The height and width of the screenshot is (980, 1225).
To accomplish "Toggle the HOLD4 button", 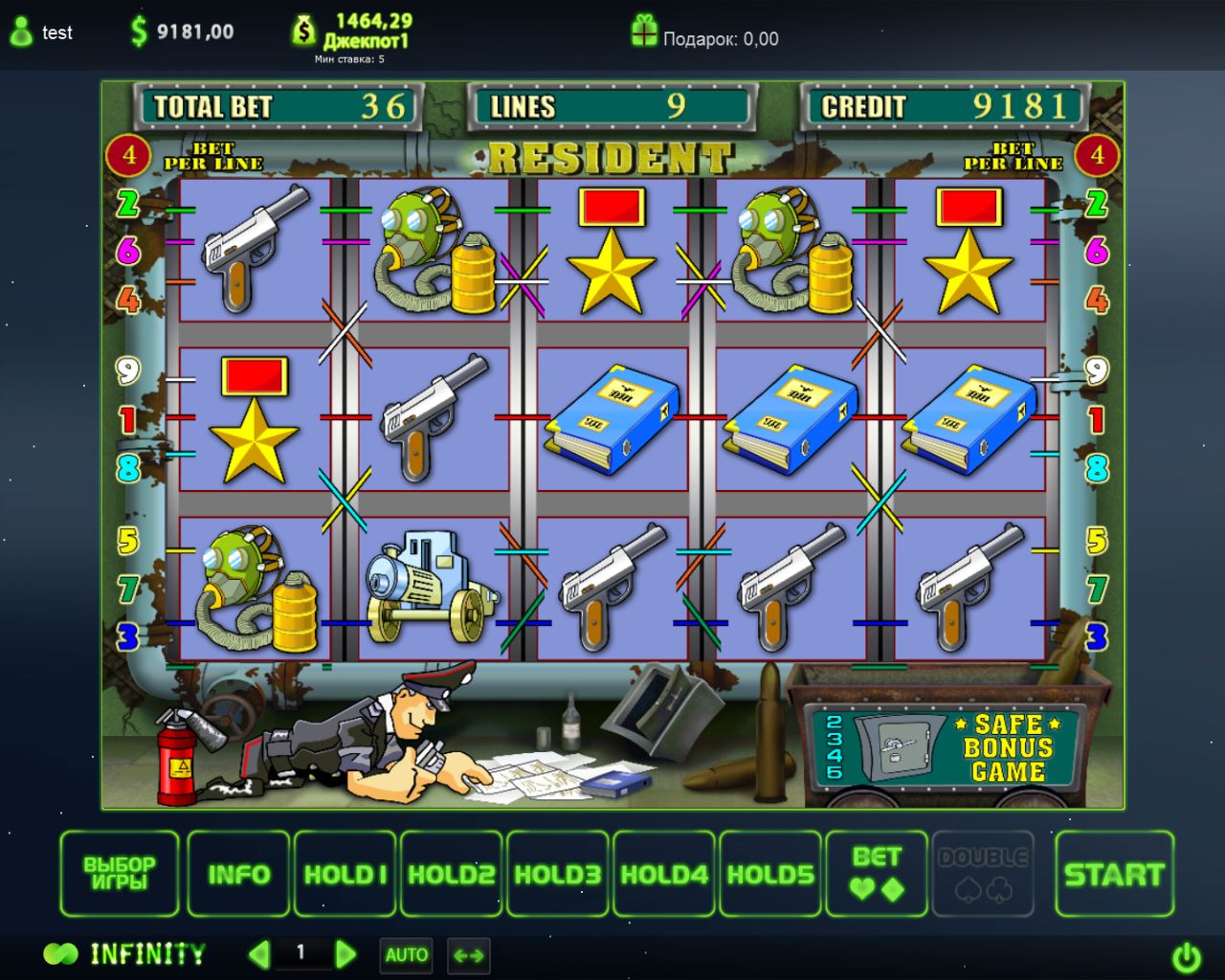I will 664,874.
